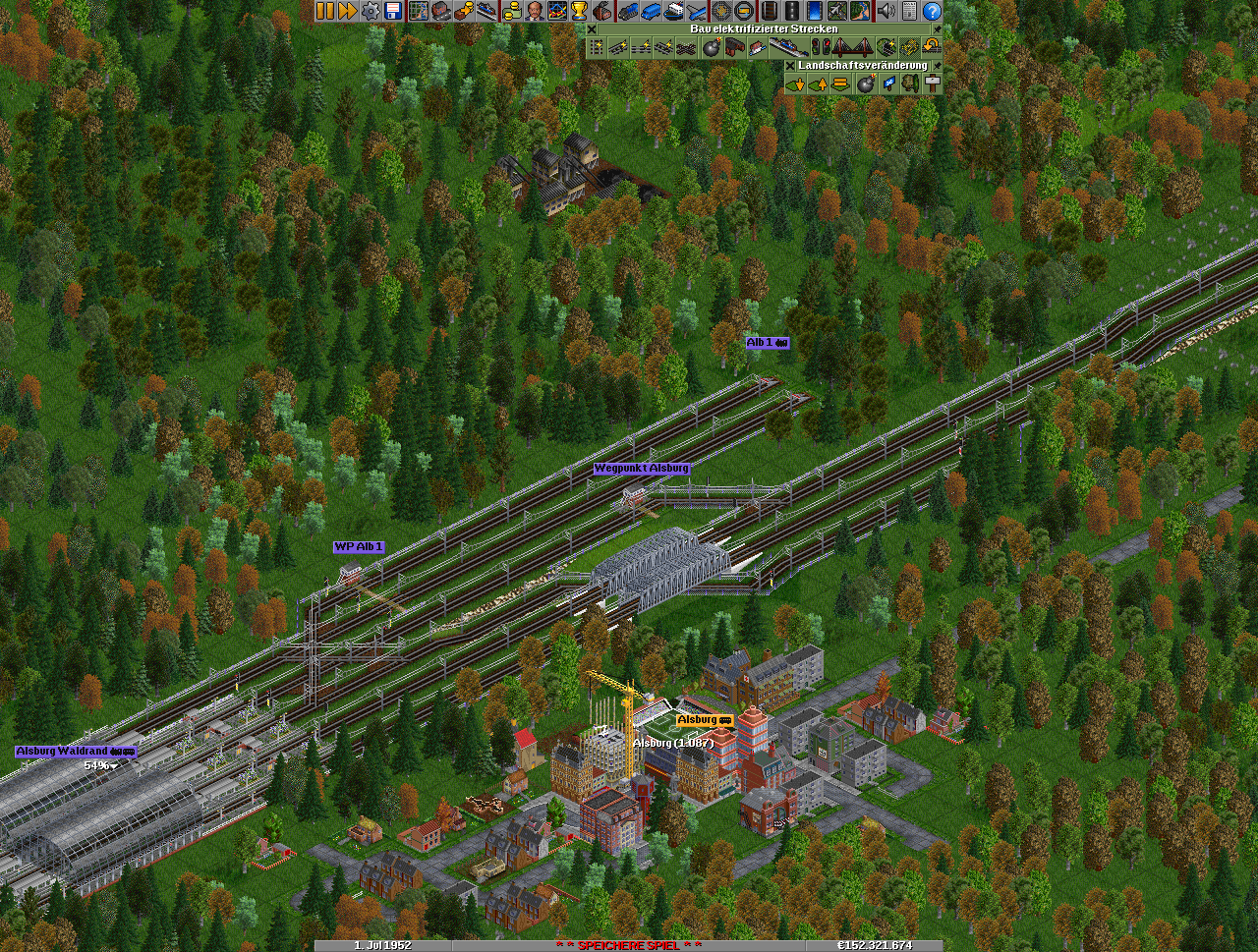Select the lower land terraform tool
The image size is (1258, 952).
(x=795, y=84)
